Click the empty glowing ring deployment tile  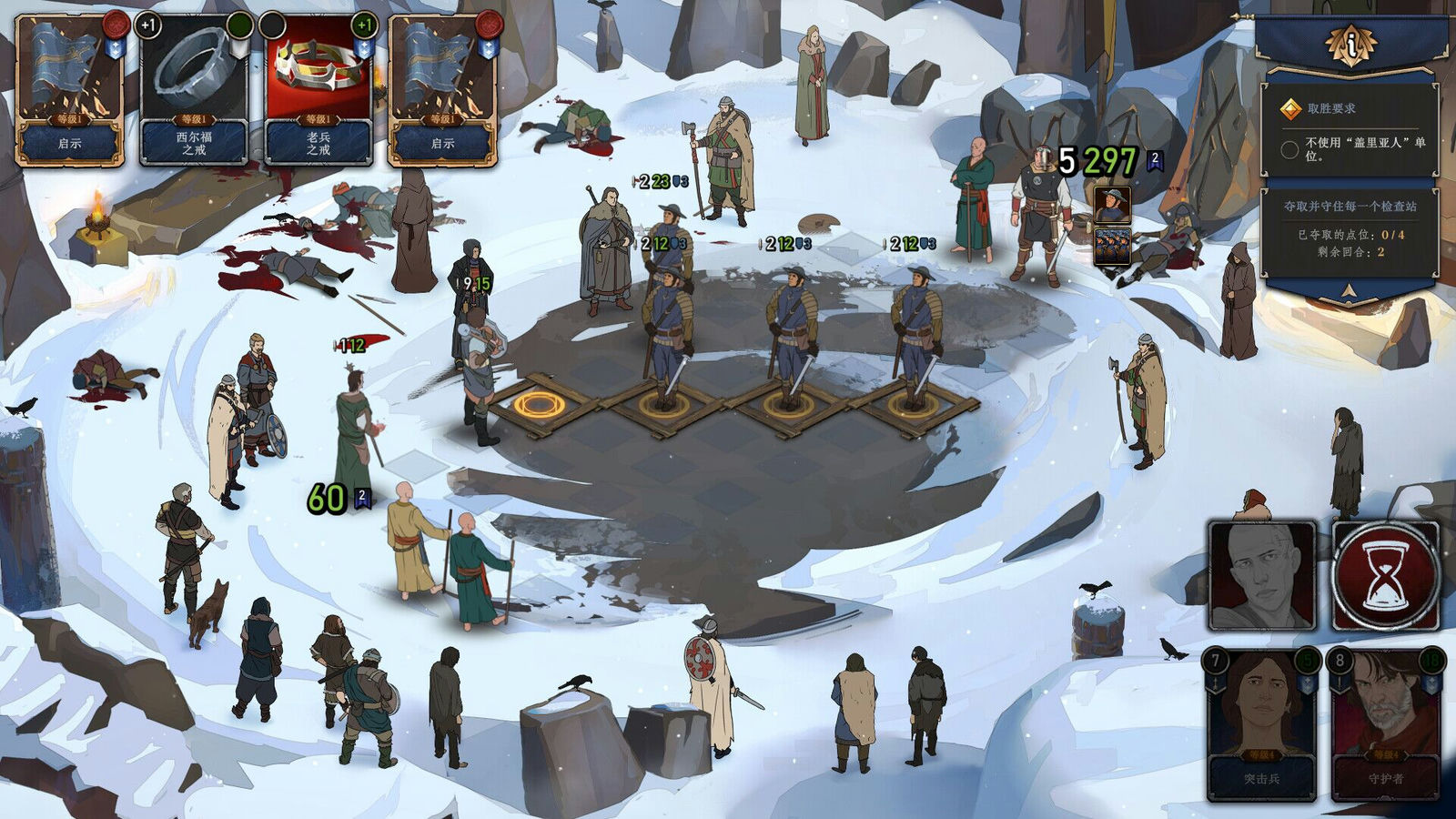[539, 405]
